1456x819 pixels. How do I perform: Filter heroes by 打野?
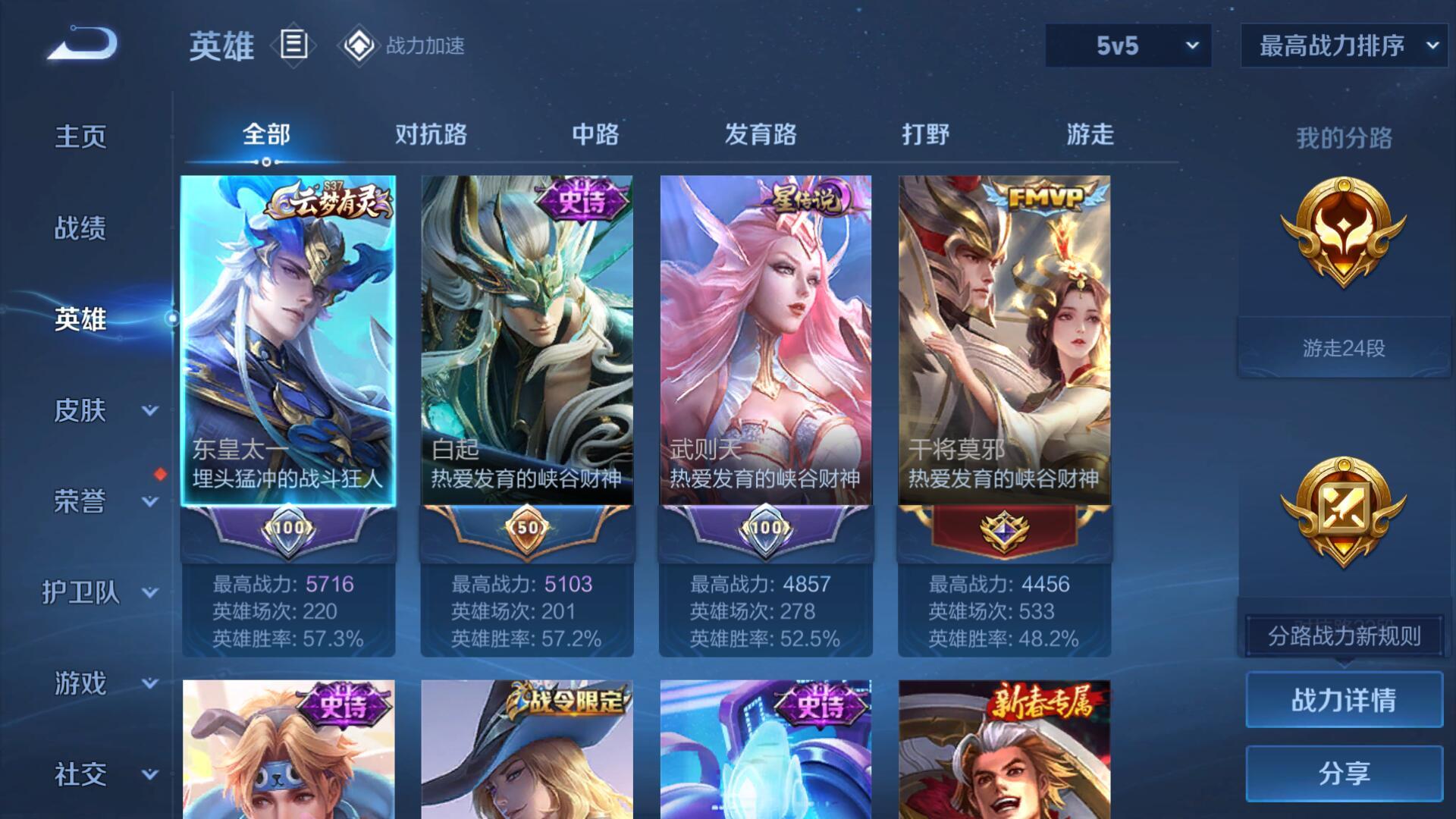point(925,135)
